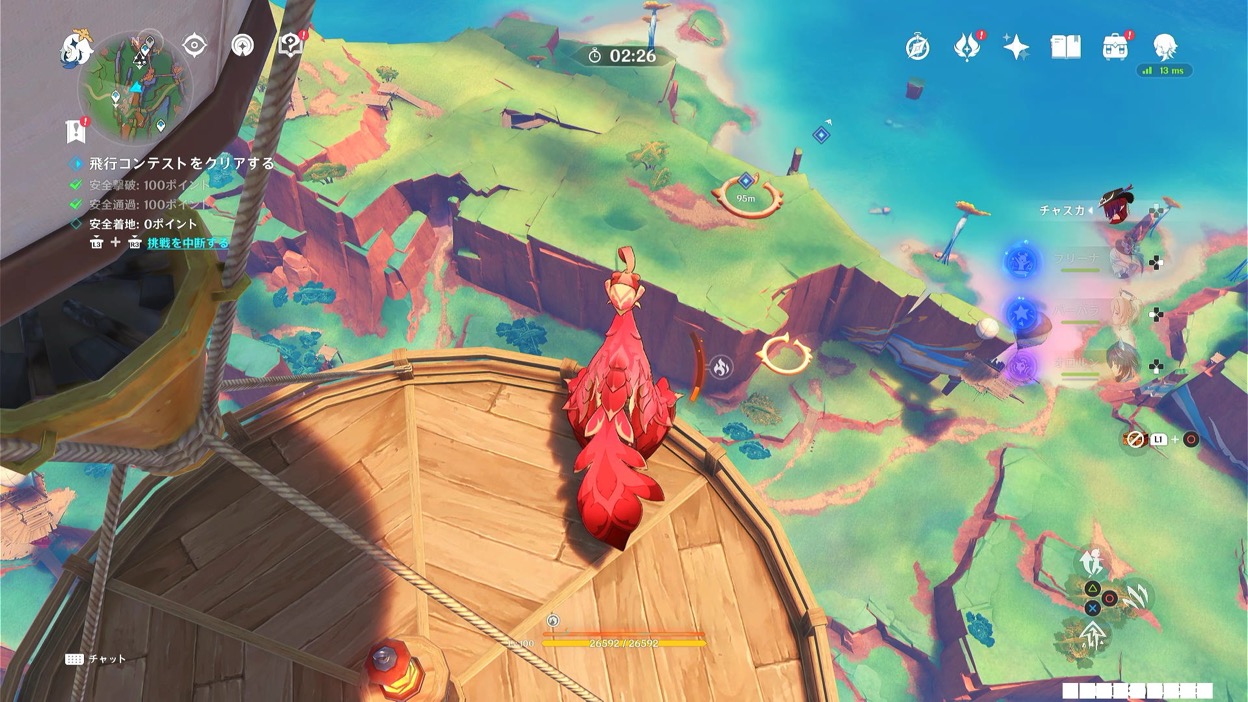Select the 飛行コンテストをクリアする objective tracker
1248x702 pixels.
(180, 163)
